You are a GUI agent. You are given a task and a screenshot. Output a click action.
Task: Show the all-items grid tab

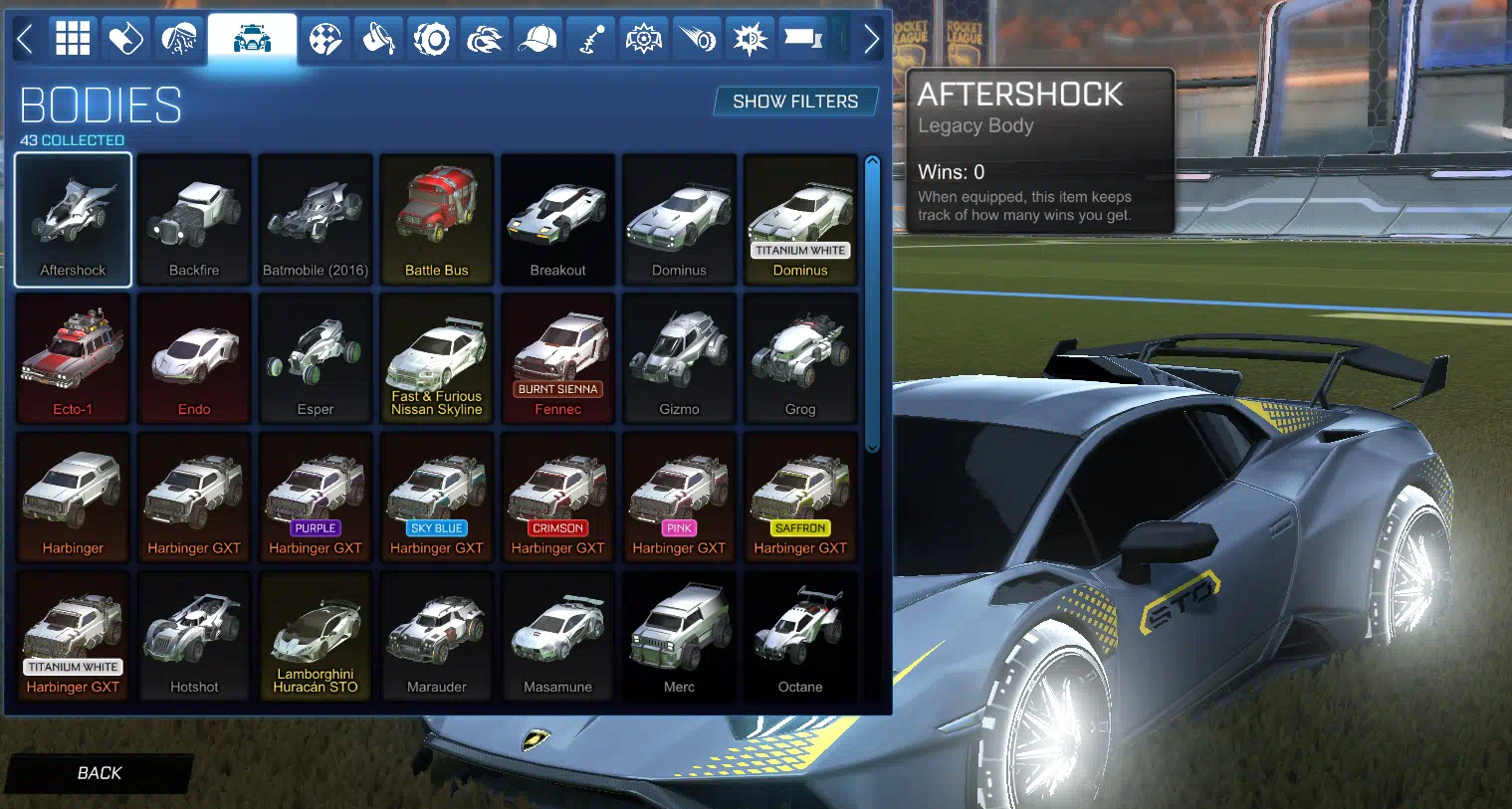click(x=73, y=40)
